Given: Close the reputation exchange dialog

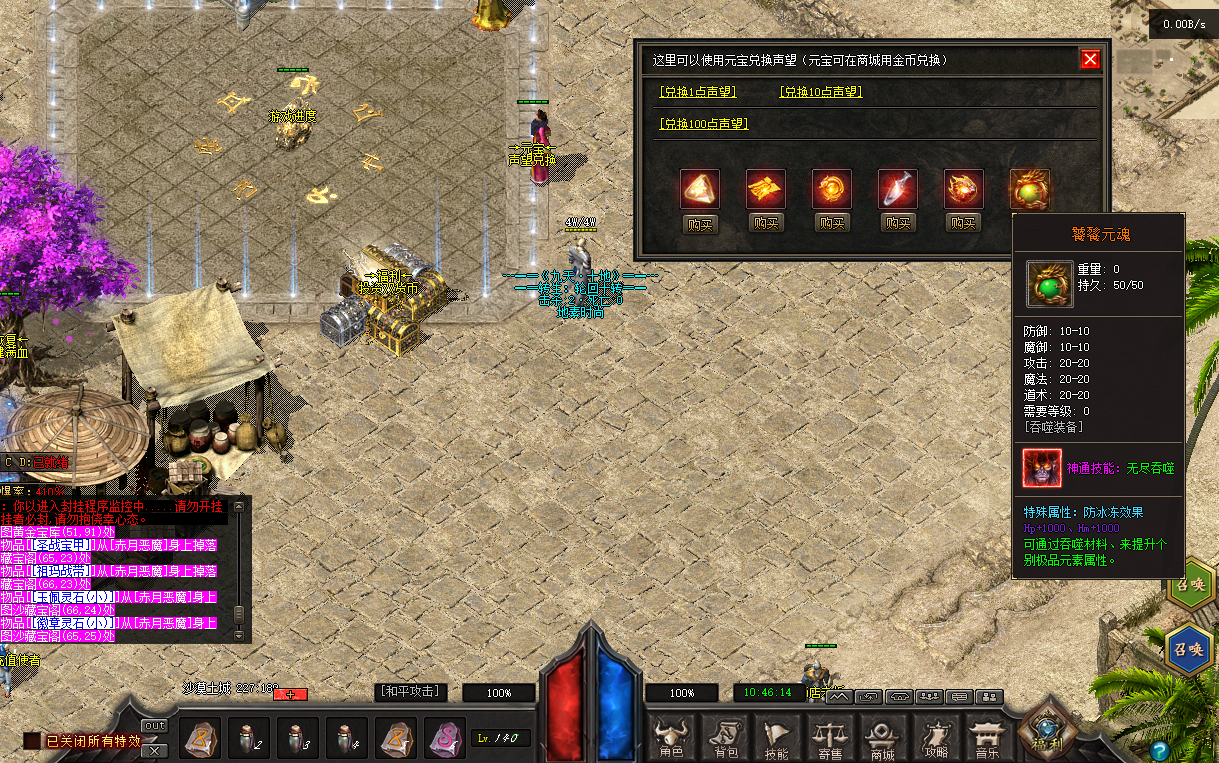Looking at the screenshot, I should click(x=1090, y=59).
